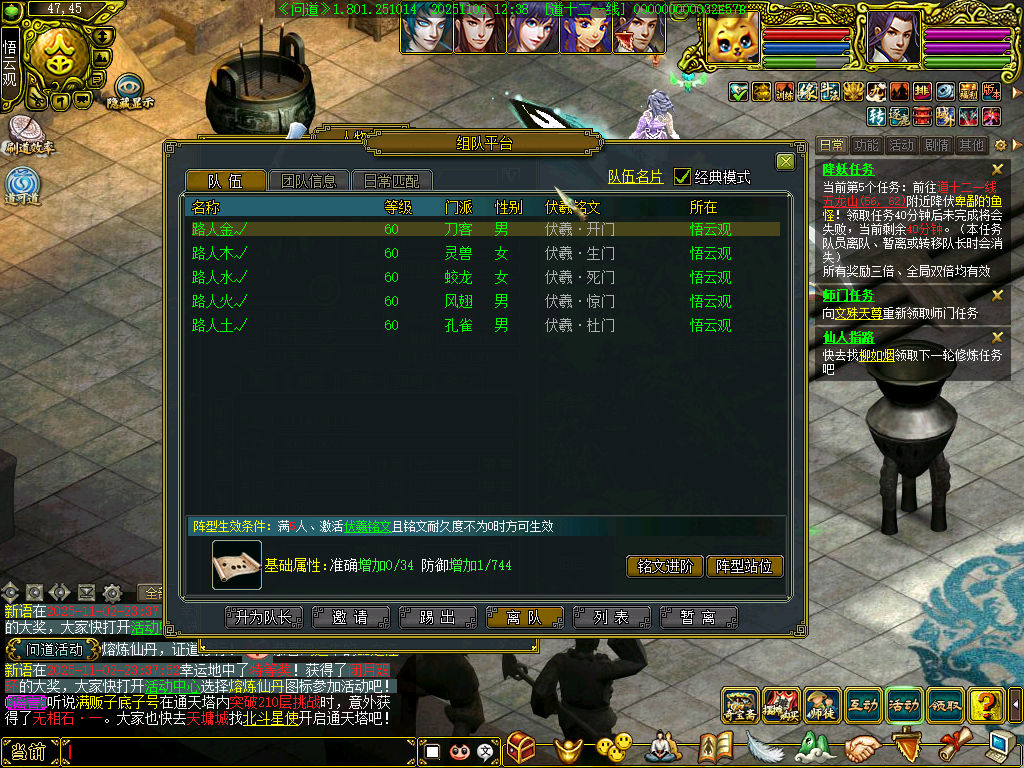Select team member 路人土 row
1024x768 pixels.
tap(220, 325)
